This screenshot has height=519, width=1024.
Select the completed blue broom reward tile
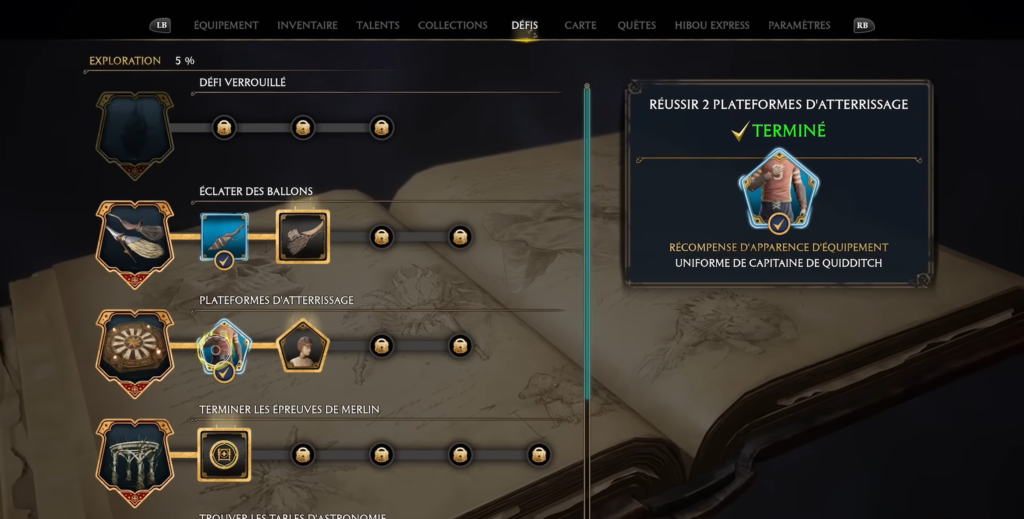tap(224, 237)
